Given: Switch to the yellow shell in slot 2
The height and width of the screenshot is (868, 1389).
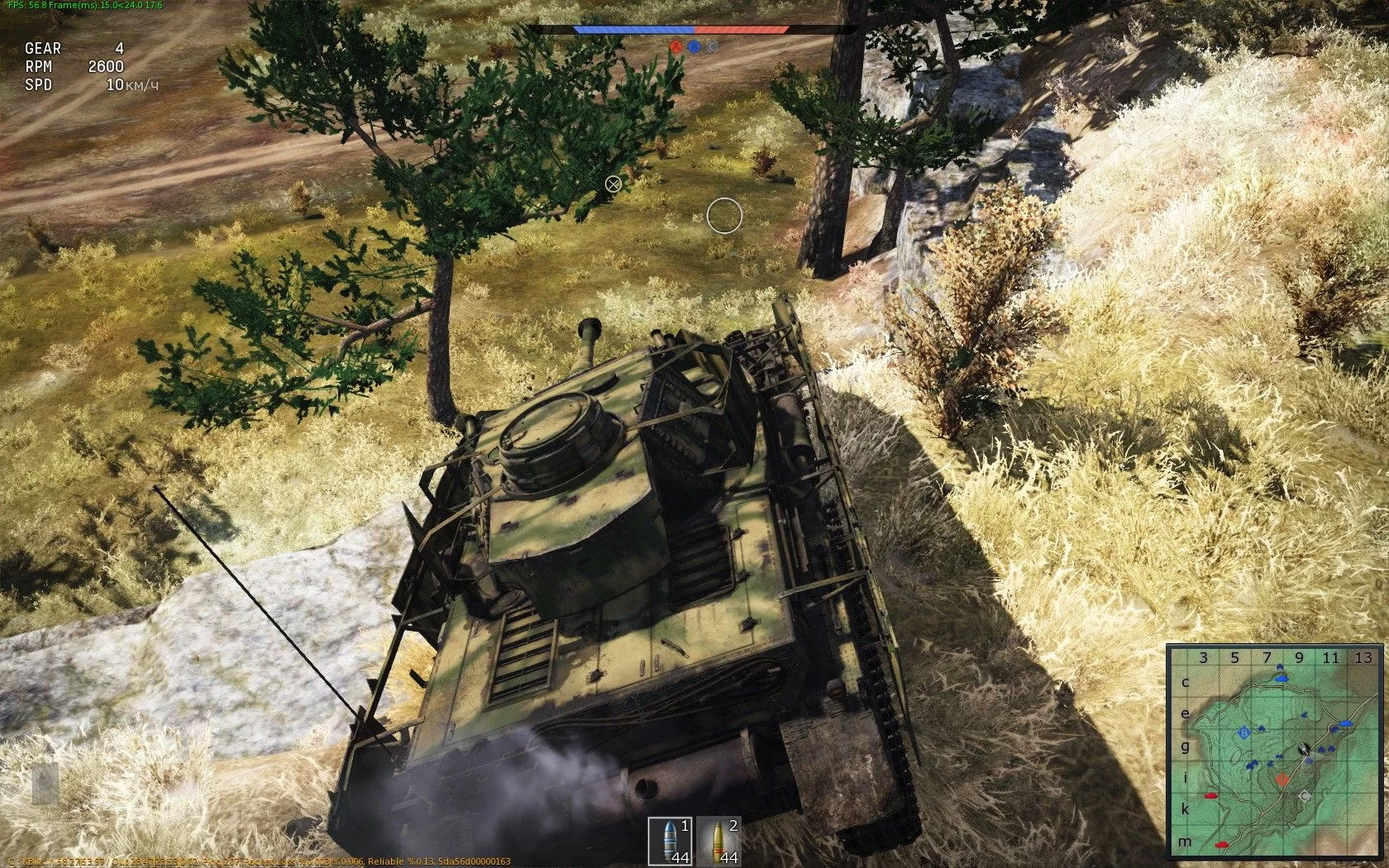Looking at the screenshot, I should (717, 841).
